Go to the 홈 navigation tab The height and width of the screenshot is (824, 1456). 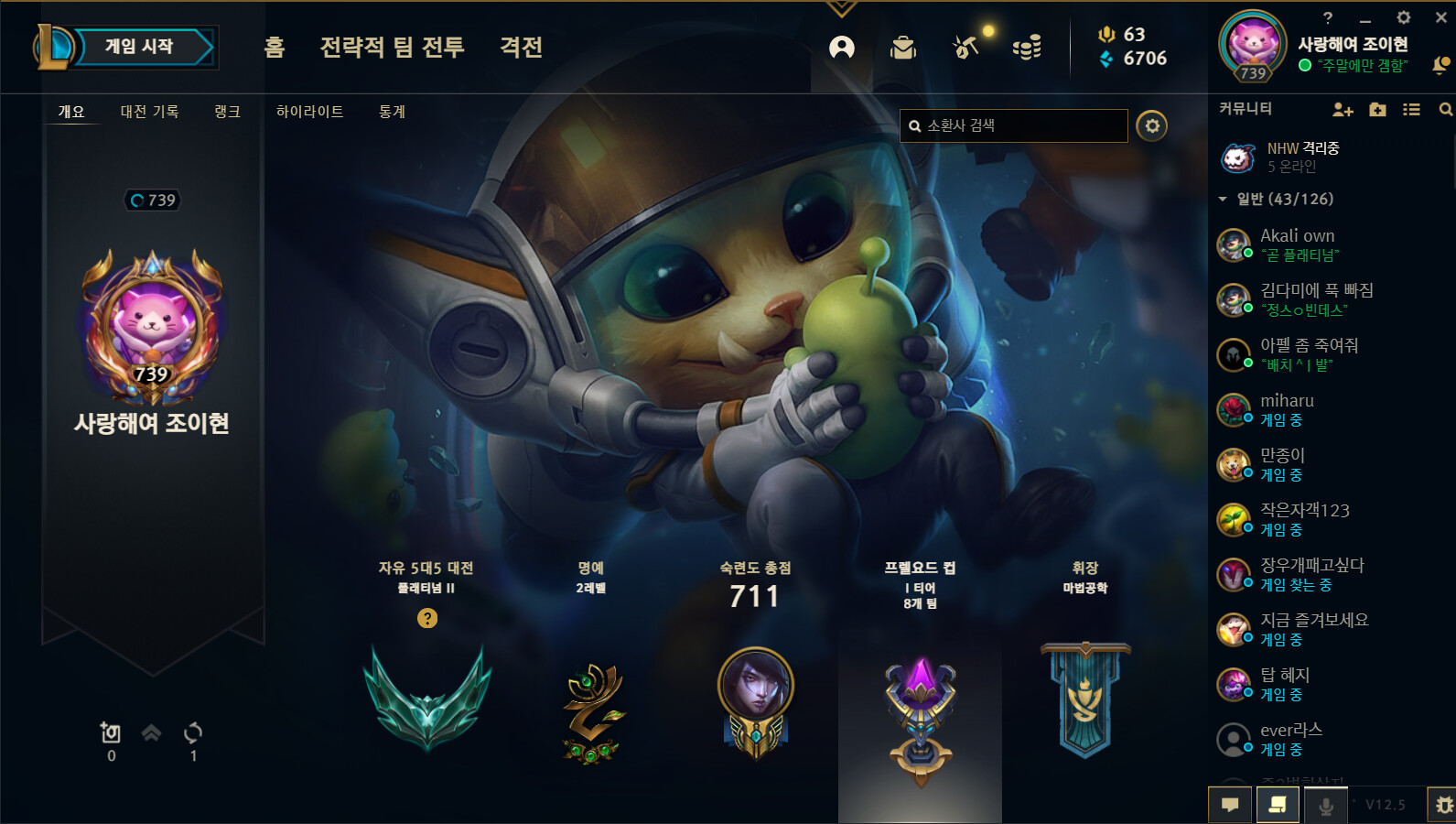point(275,47)
